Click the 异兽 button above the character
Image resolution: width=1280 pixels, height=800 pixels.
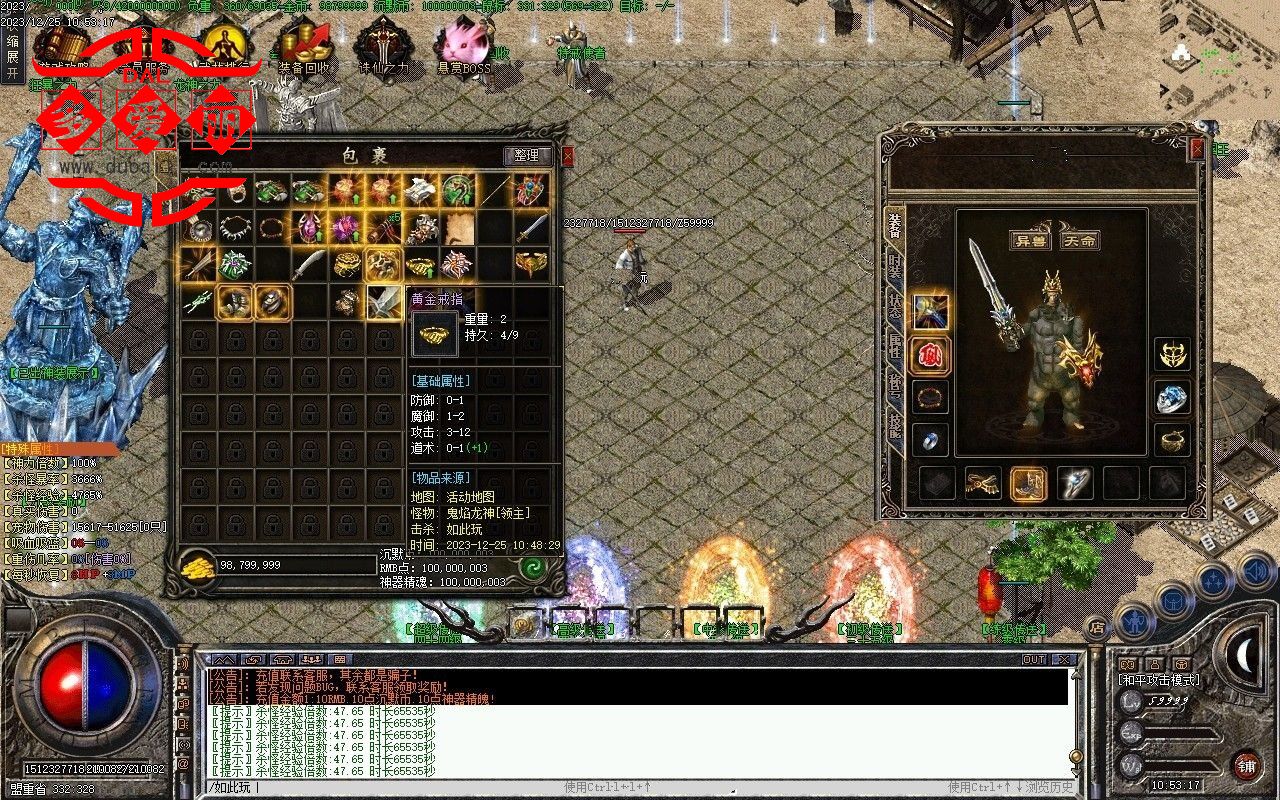click(x=1029, y=241)
